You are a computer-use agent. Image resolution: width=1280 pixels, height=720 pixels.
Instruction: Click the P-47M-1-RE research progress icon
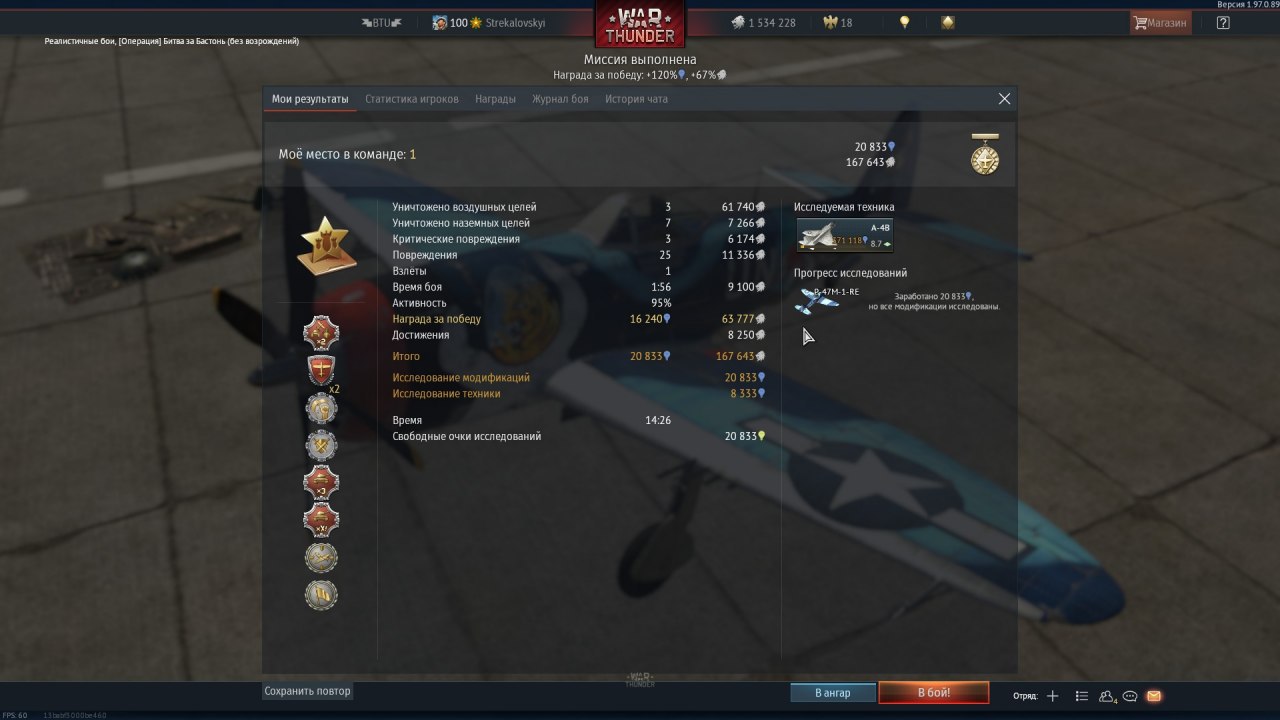pyautogui.click(x=817, y=299)
